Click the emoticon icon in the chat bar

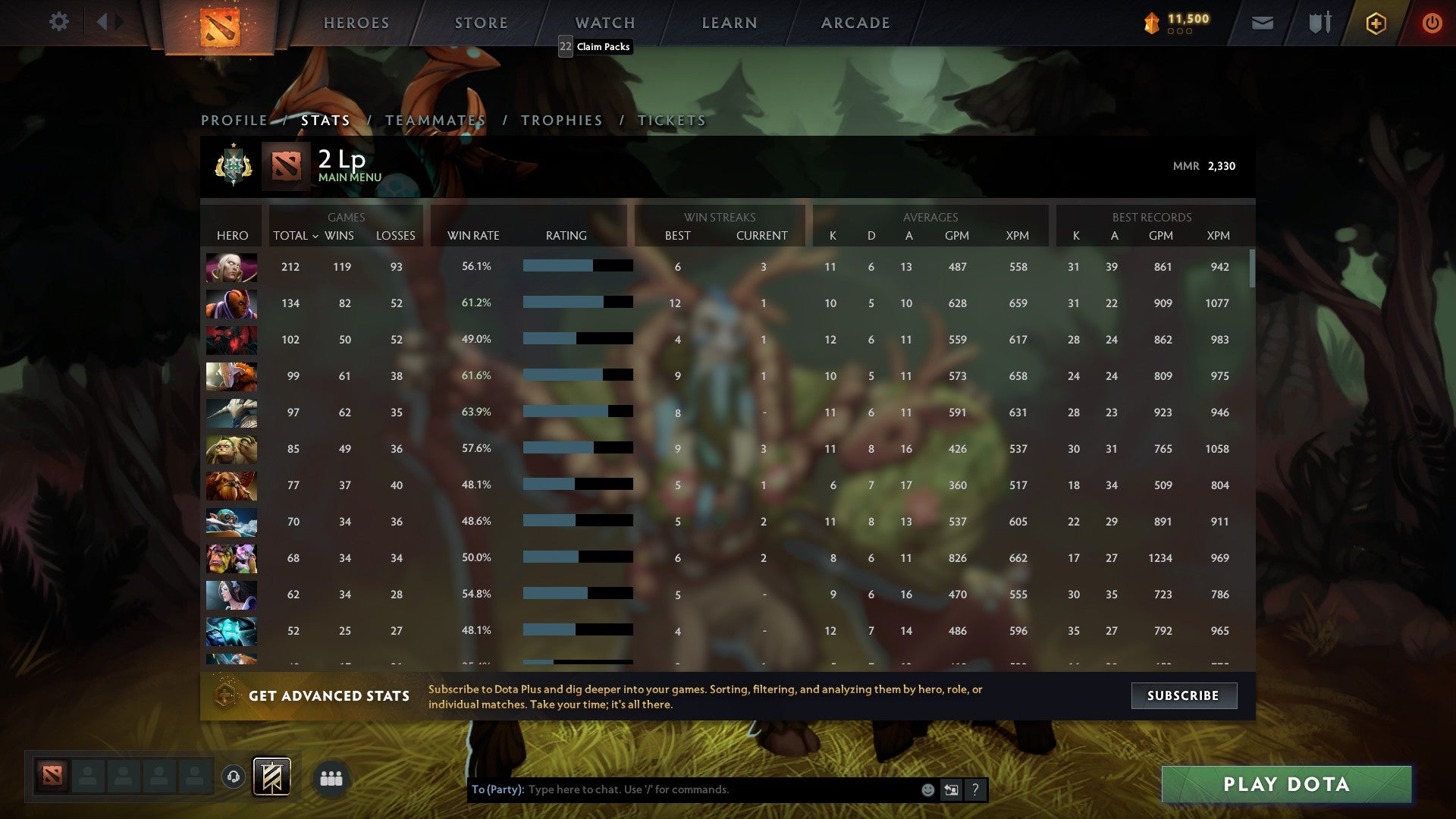pyautogui.click(x=928, y=789)
